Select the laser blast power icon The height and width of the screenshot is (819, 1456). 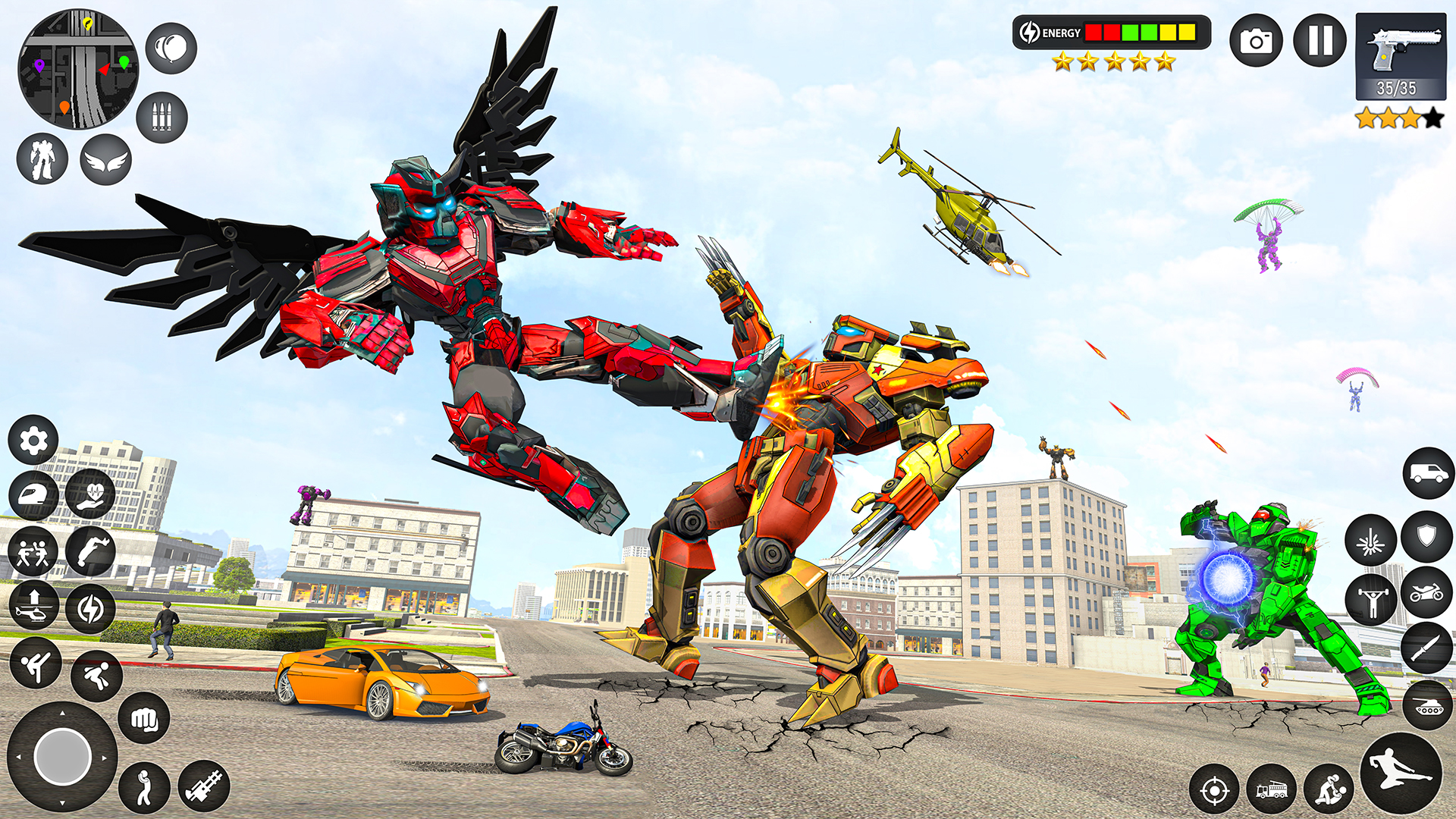tap(1370, 538)
